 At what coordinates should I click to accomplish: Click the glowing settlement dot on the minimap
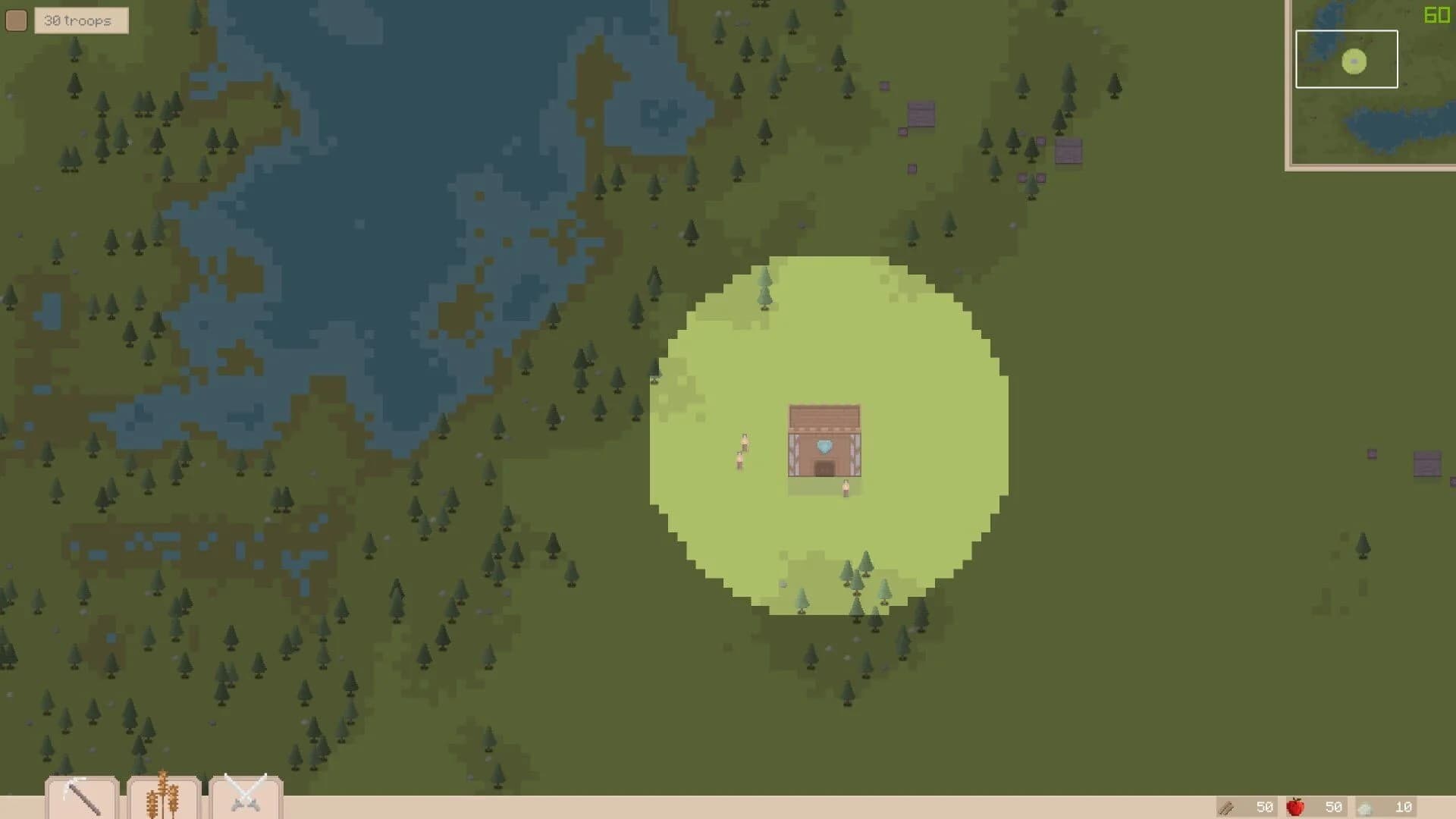click(1353, 61)
